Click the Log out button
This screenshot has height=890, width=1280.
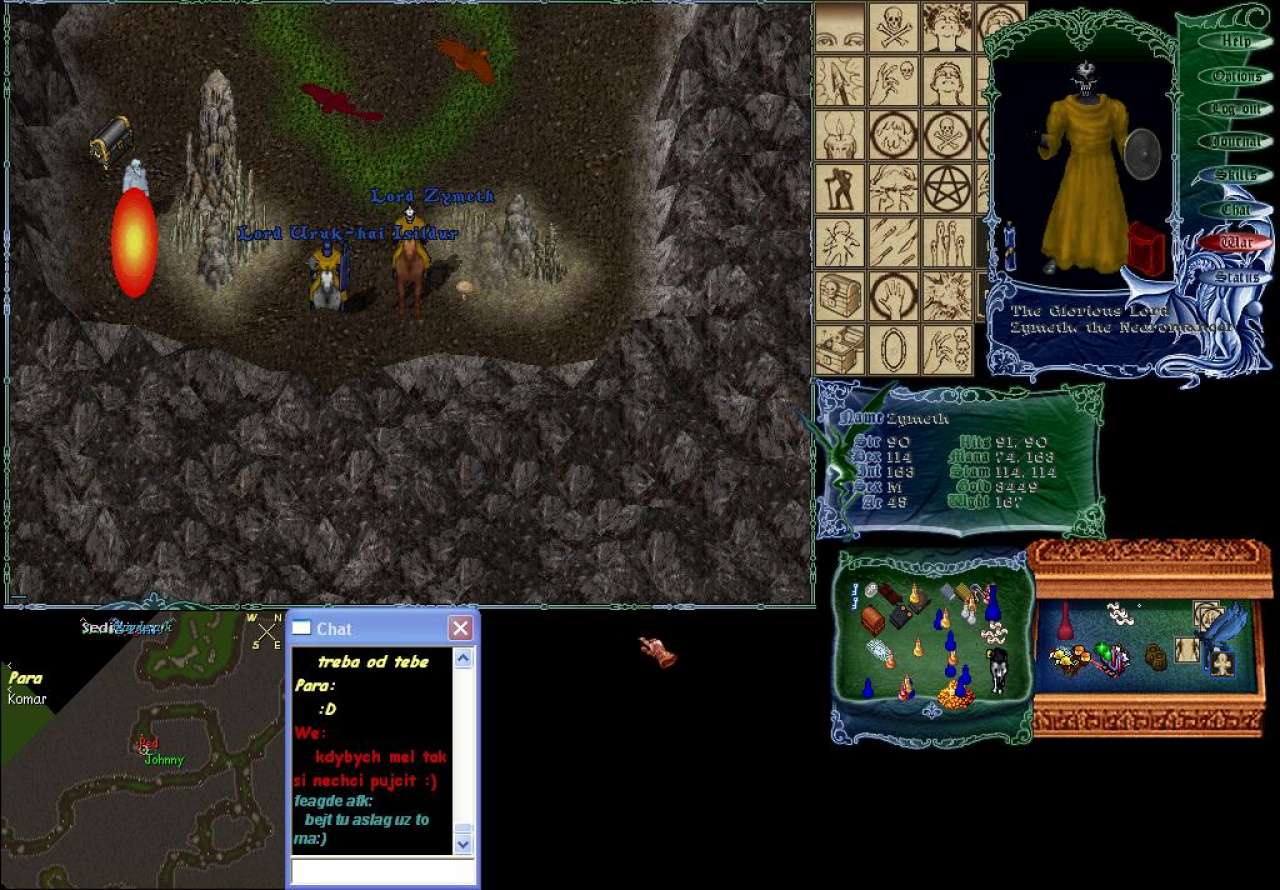(1235, 109)
